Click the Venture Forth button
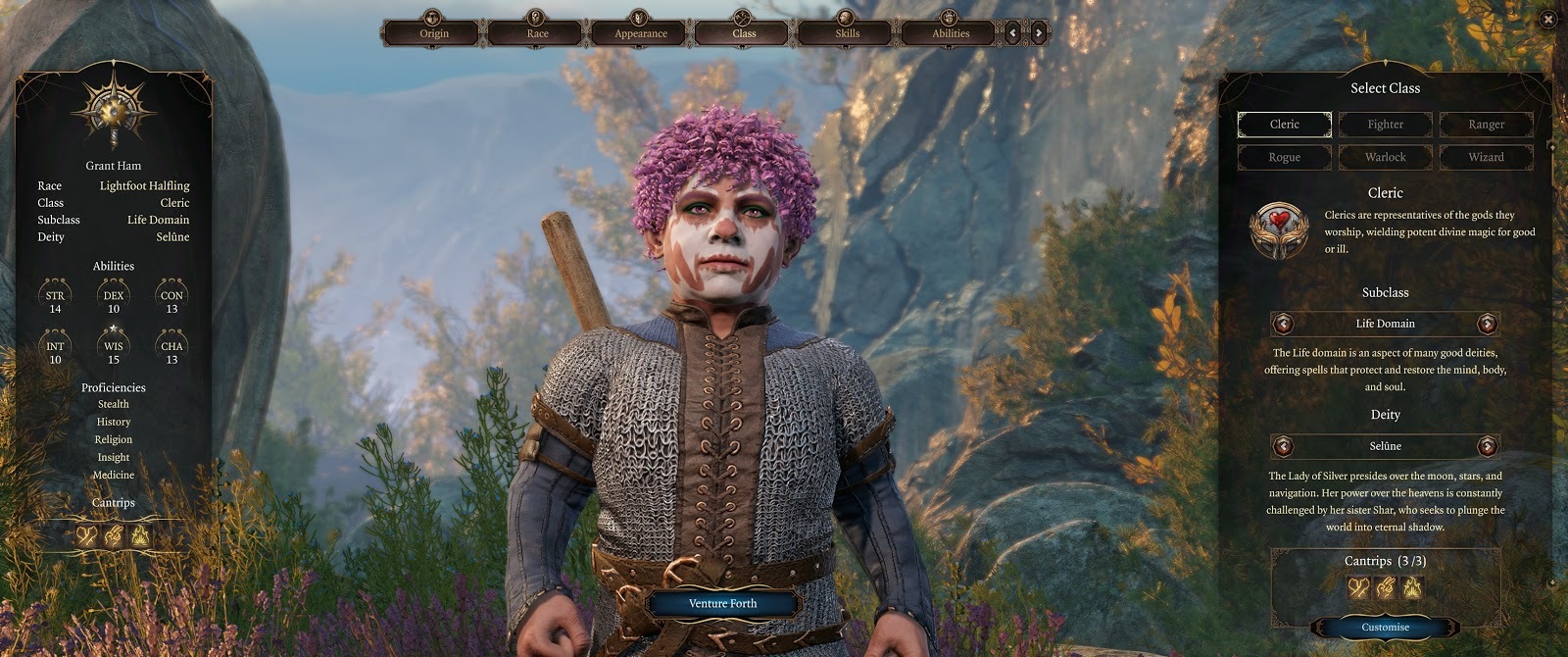The width and height of the screenshot is (1568, 657). pyautogui.click(x=722, y=603)
